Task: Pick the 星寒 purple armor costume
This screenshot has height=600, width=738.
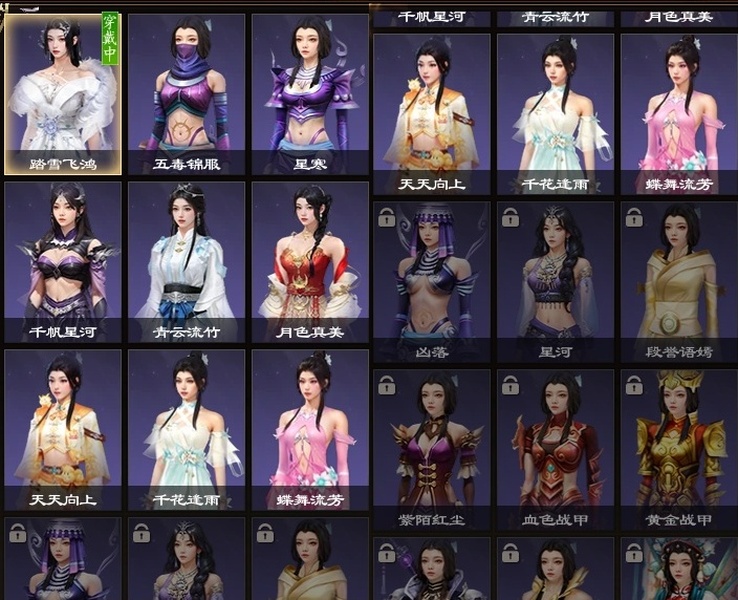Action: pos(310,93)
